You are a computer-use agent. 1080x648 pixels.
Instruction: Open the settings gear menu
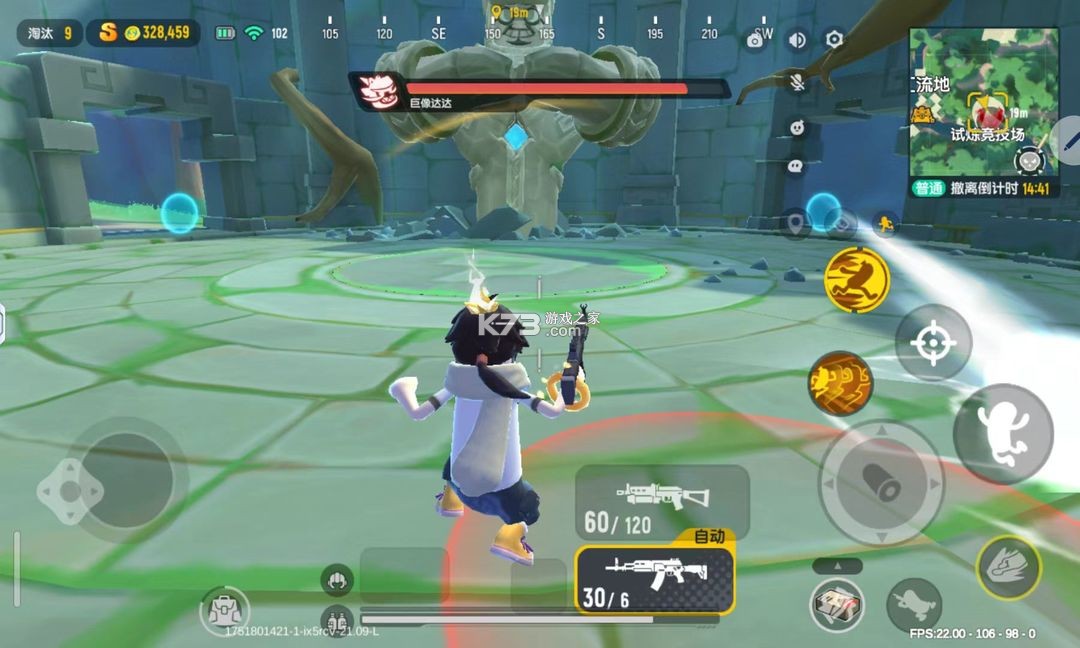[834, 40]
